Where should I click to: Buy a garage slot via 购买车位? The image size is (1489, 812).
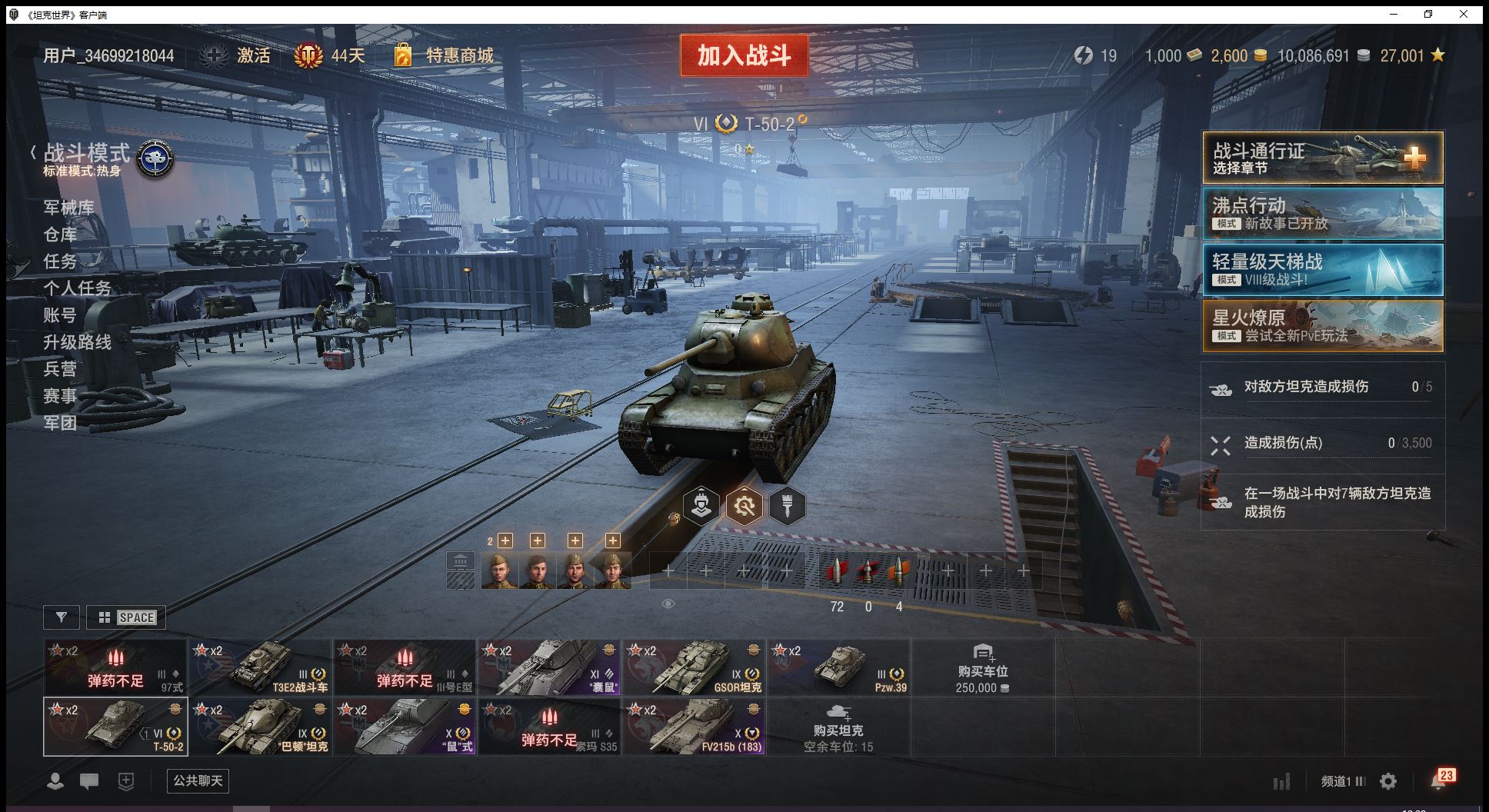(x=982, y=668)
